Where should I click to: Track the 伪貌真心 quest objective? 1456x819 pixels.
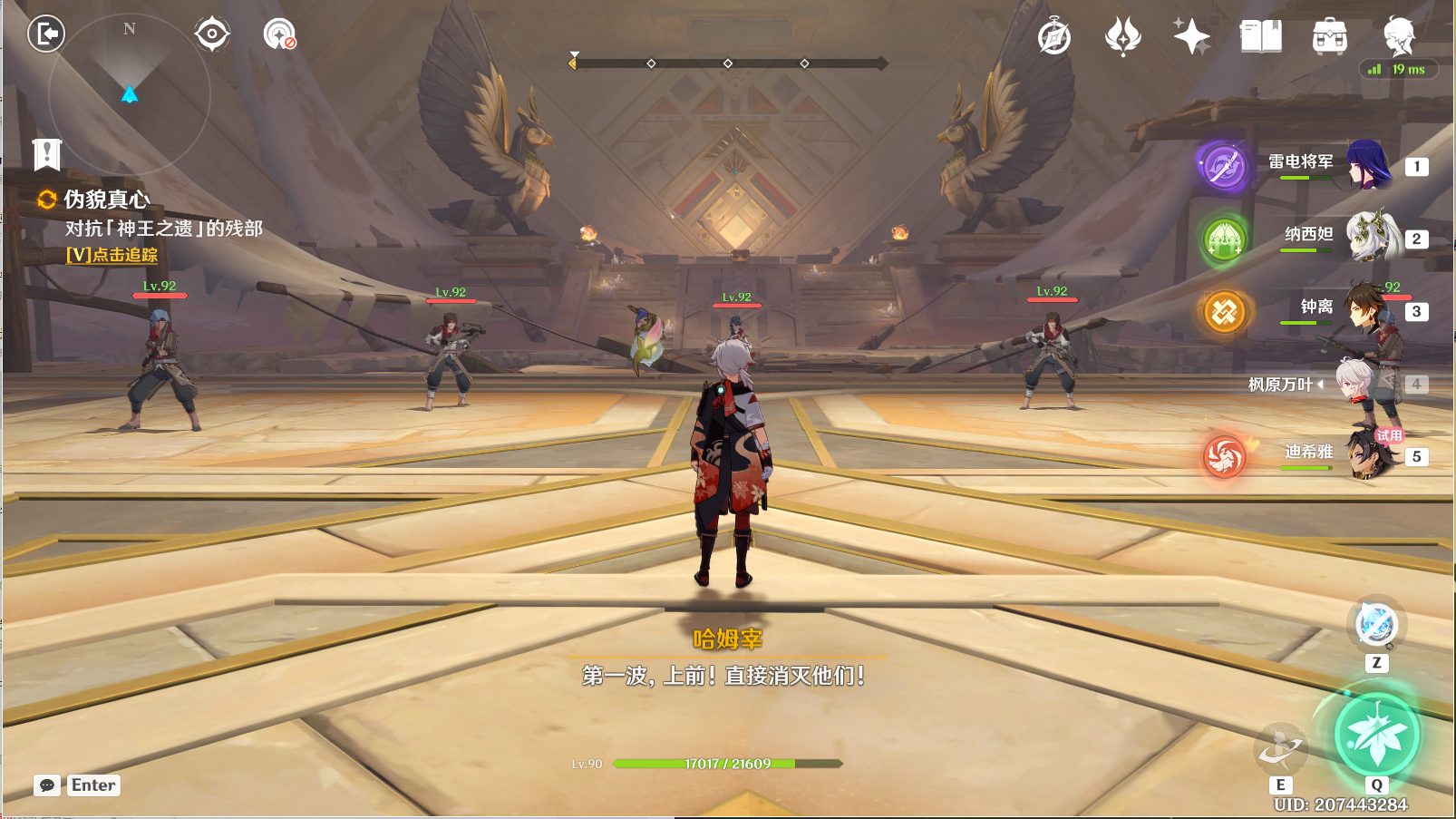coord(112,256)
